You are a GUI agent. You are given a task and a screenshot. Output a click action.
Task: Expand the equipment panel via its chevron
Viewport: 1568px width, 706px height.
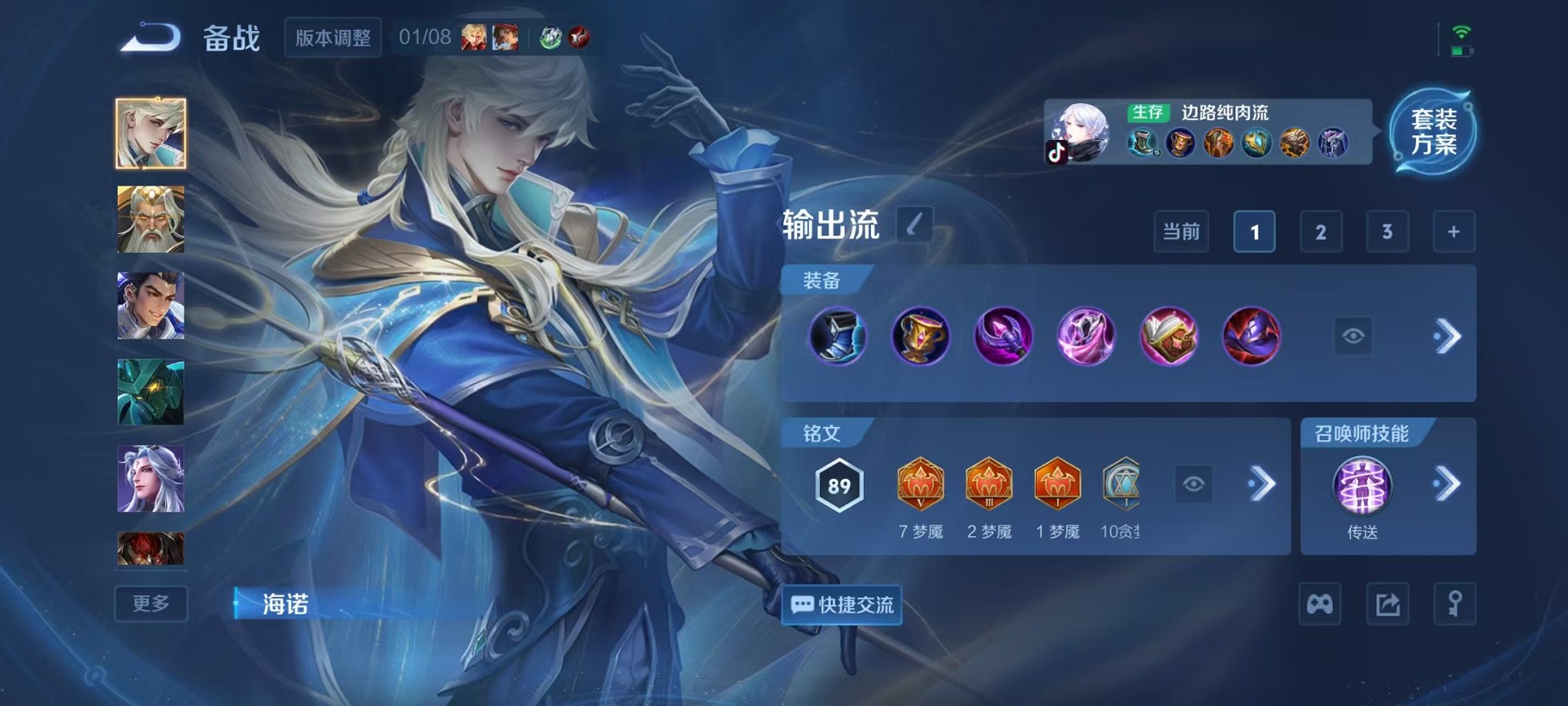click(x=1450, y=336)
